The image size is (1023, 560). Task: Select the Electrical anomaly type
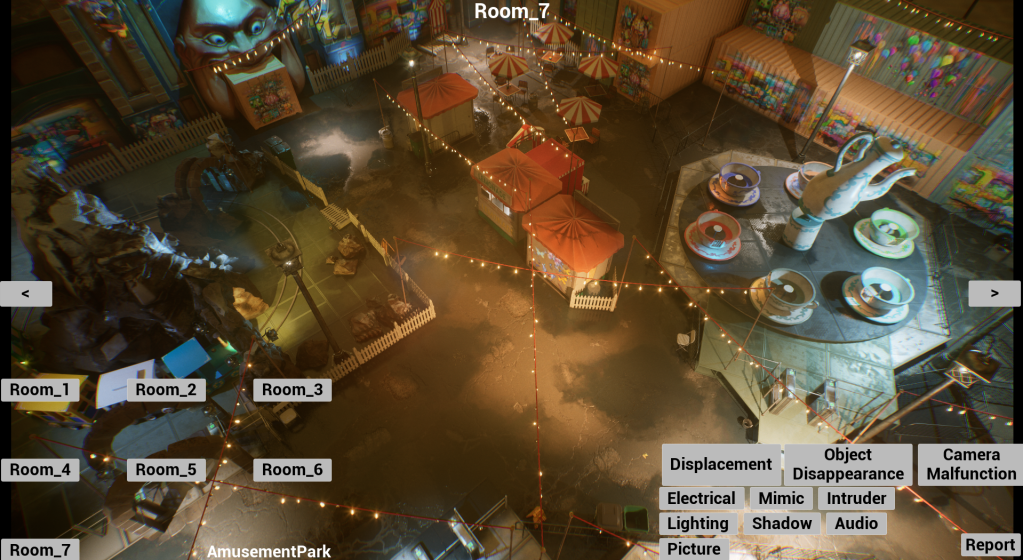coord(701,498)
